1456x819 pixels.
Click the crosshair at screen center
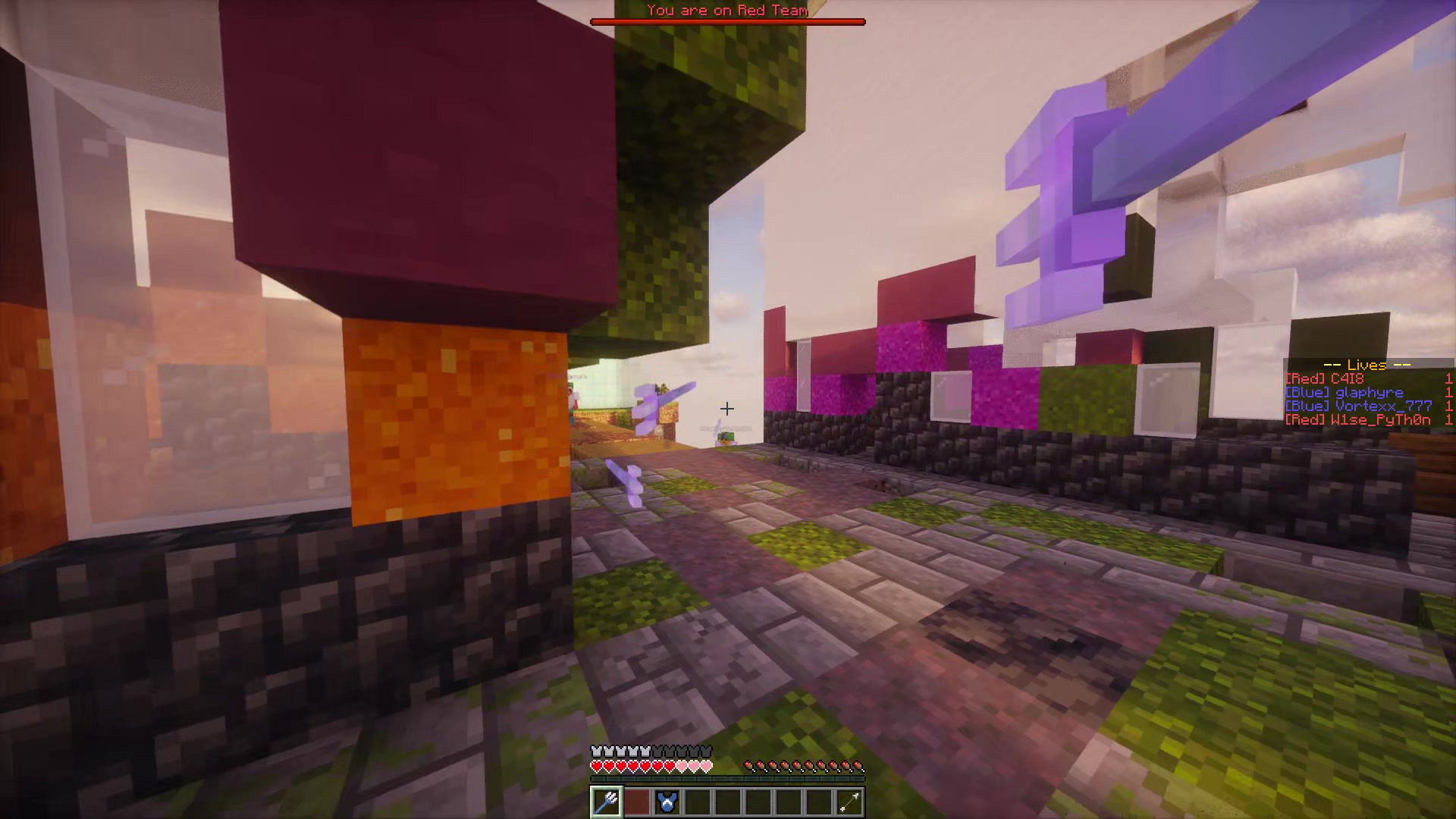coord(726,409)
